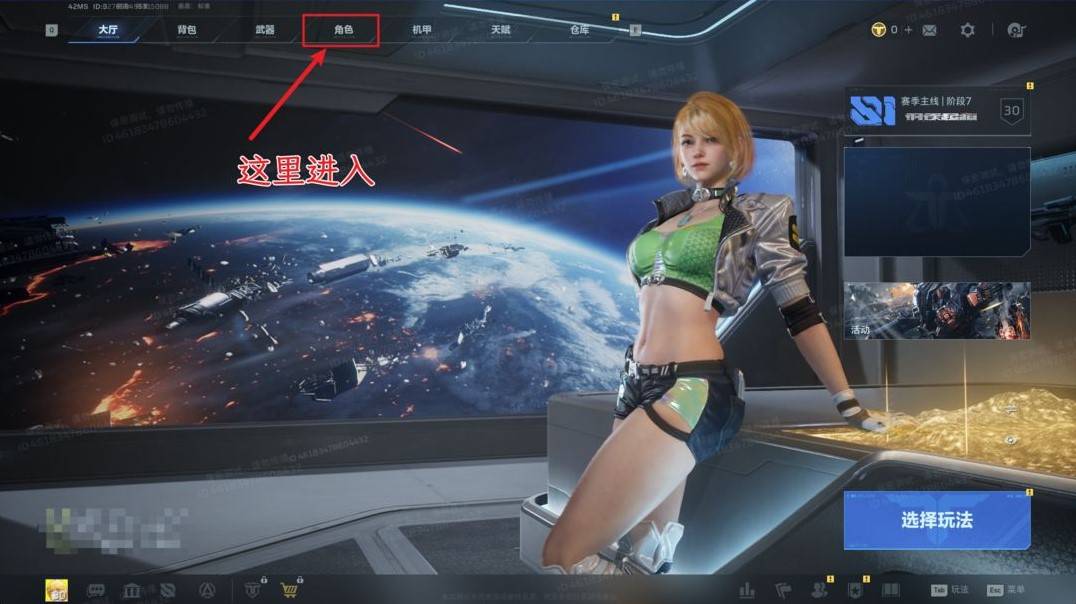
Task: Open the 仓库 warehouse tab
Action: [x=579, y=30]
